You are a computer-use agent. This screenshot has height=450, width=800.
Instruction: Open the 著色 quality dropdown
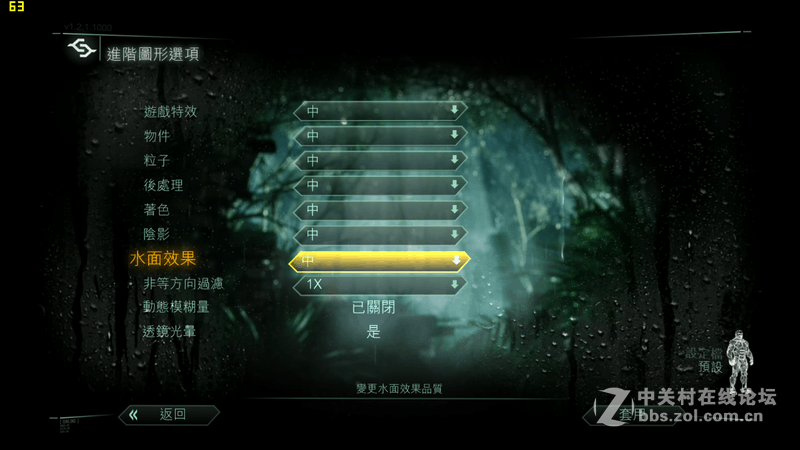pos(380,210)
